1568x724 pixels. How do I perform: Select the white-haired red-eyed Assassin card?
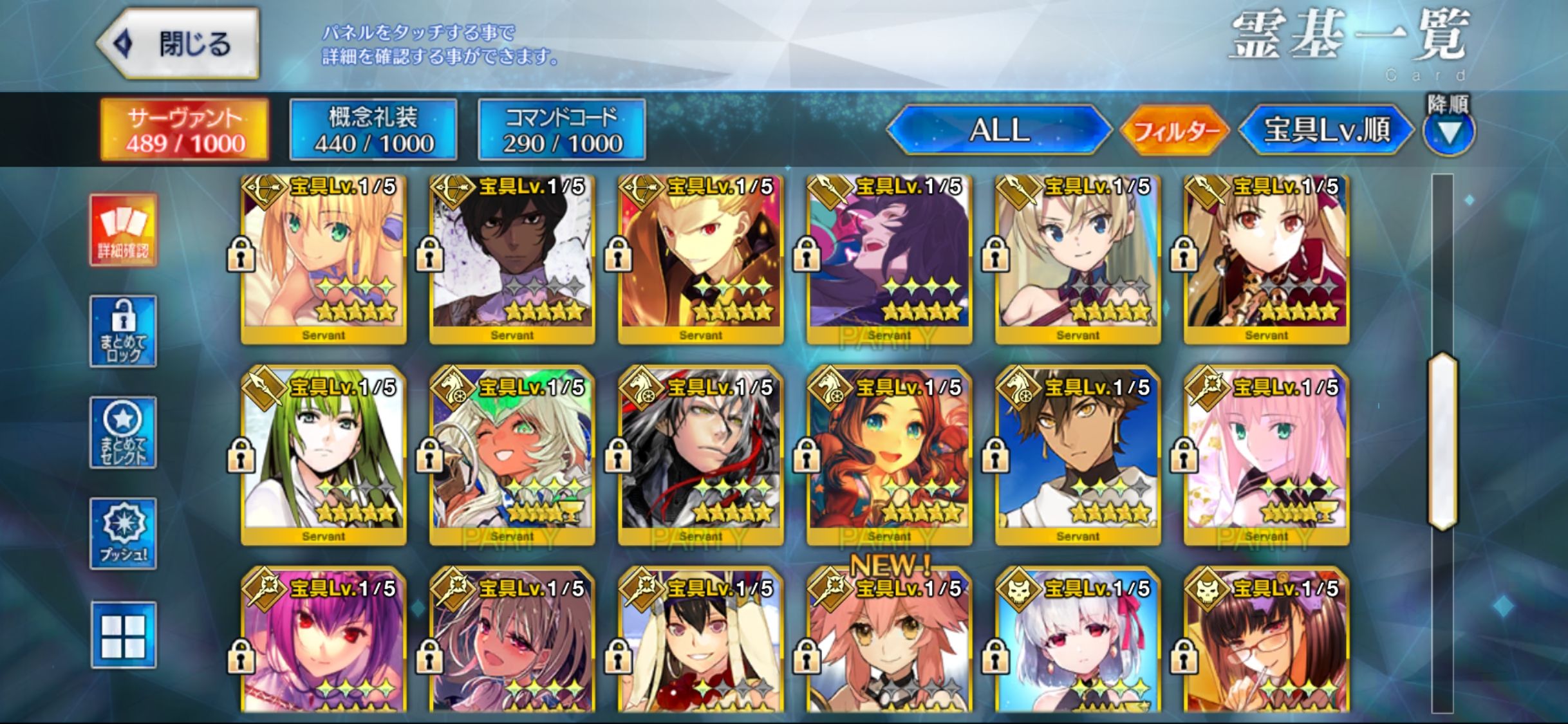click(x=1078, y=644)
